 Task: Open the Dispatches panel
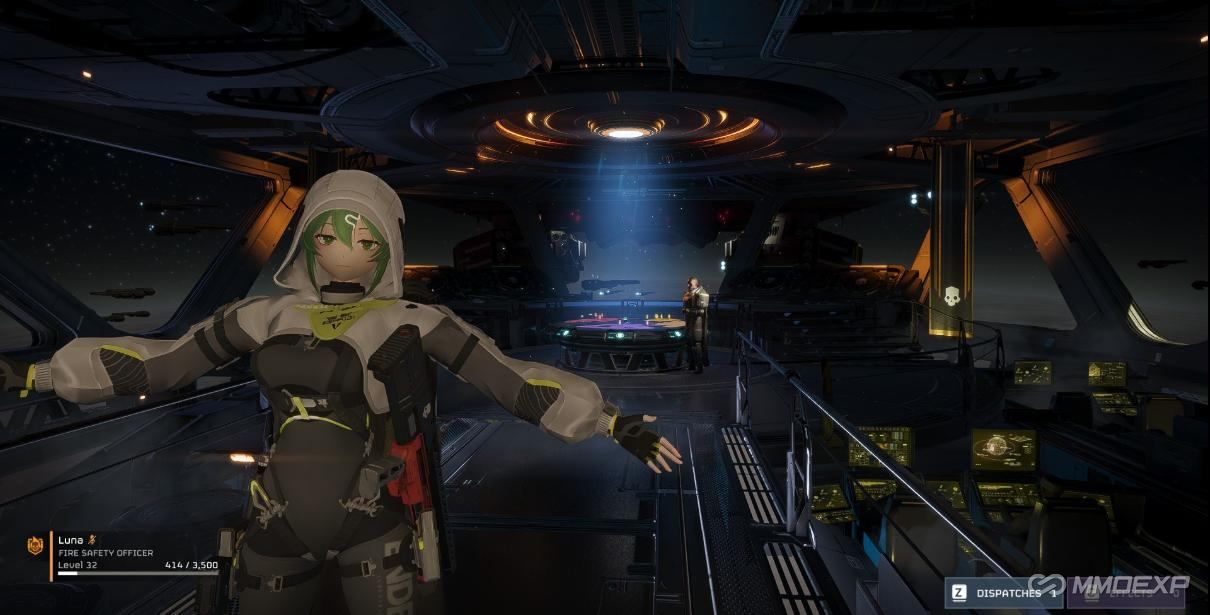click(1002, 593)
